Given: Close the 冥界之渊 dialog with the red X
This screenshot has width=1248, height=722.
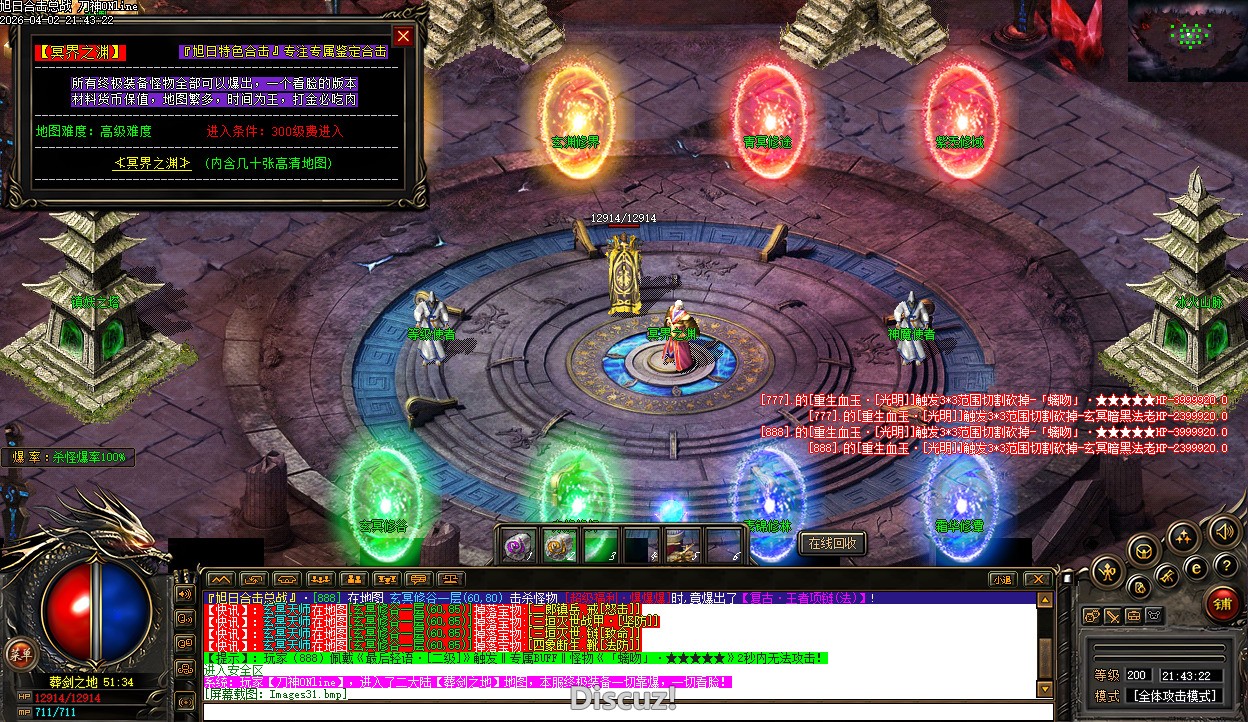Looking at the screenshot, I should [403, 37].
